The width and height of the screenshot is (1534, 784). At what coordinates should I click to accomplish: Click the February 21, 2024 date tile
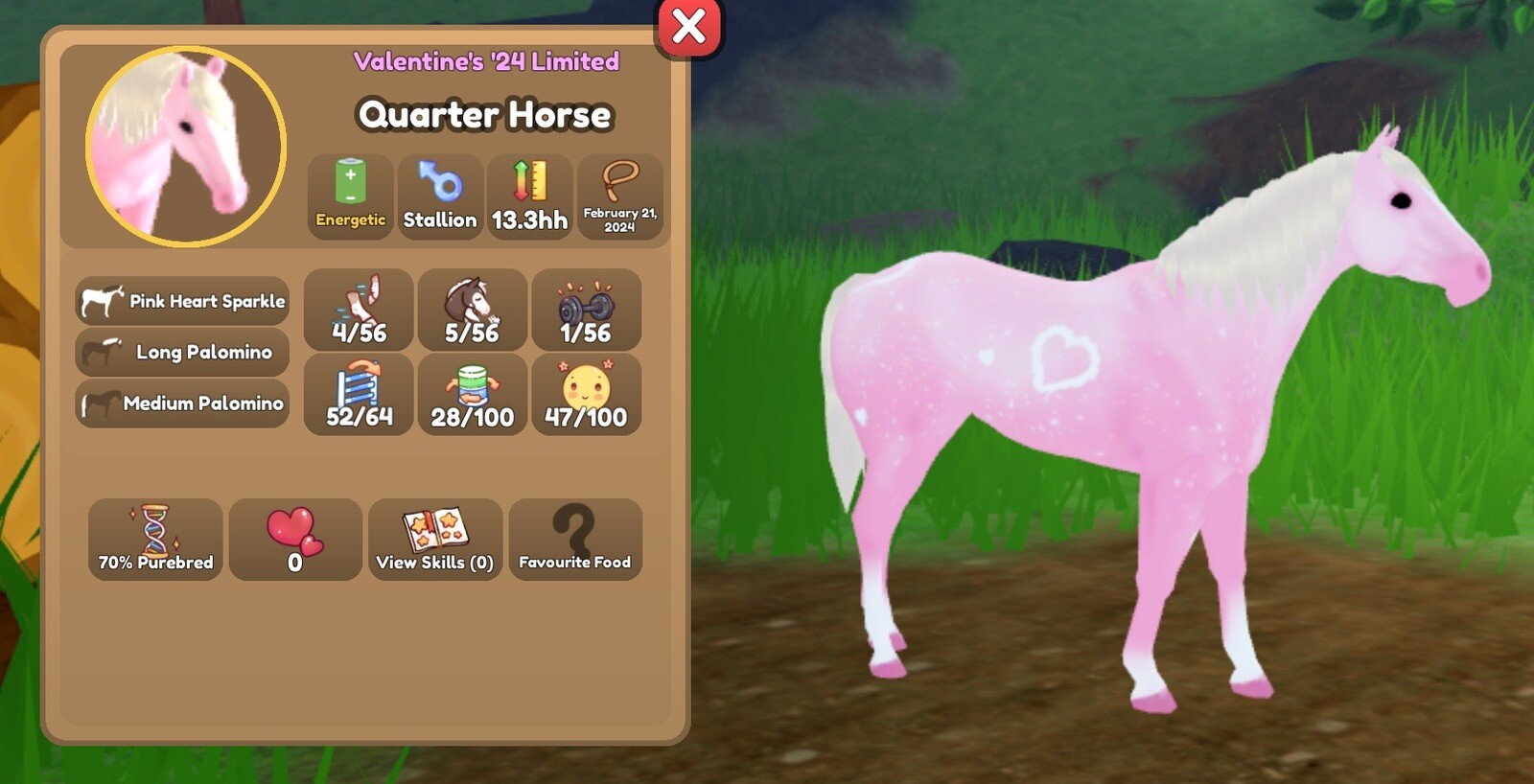[619, 196]
